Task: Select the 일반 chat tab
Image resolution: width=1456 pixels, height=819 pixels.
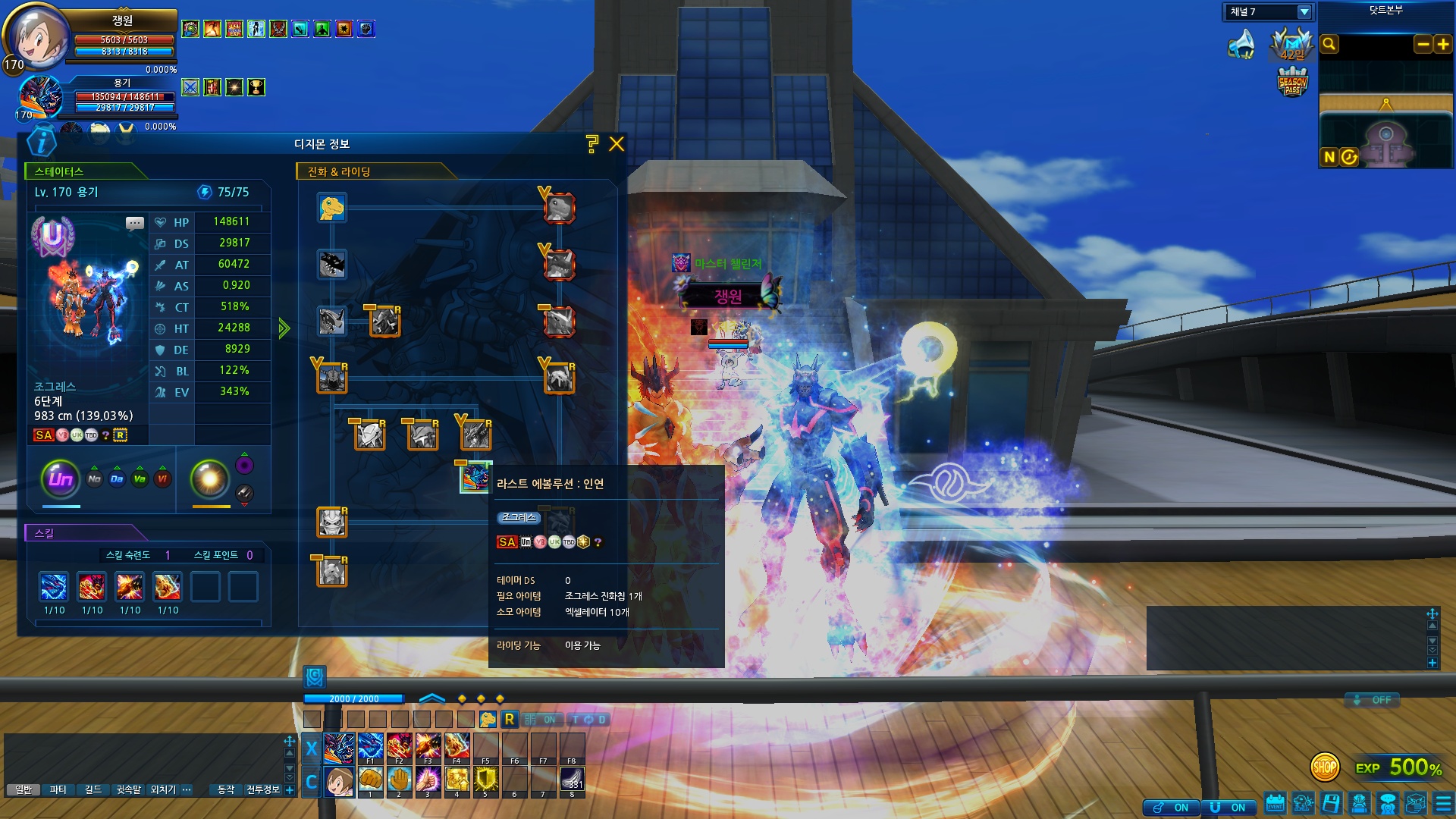Action: point(24,790)
